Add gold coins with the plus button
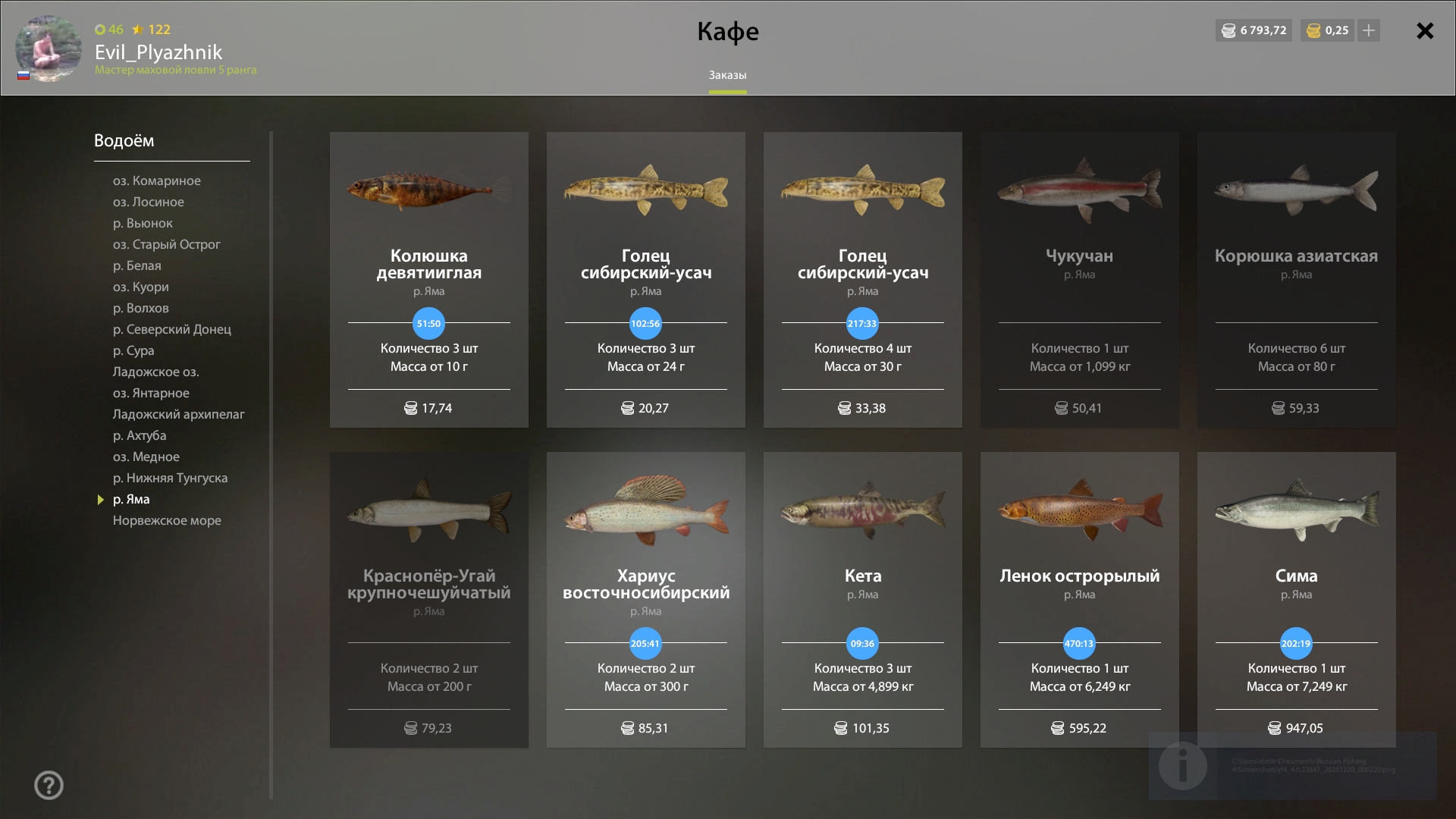Screen dimensions: 1456x819 (x=1369, y=31)
